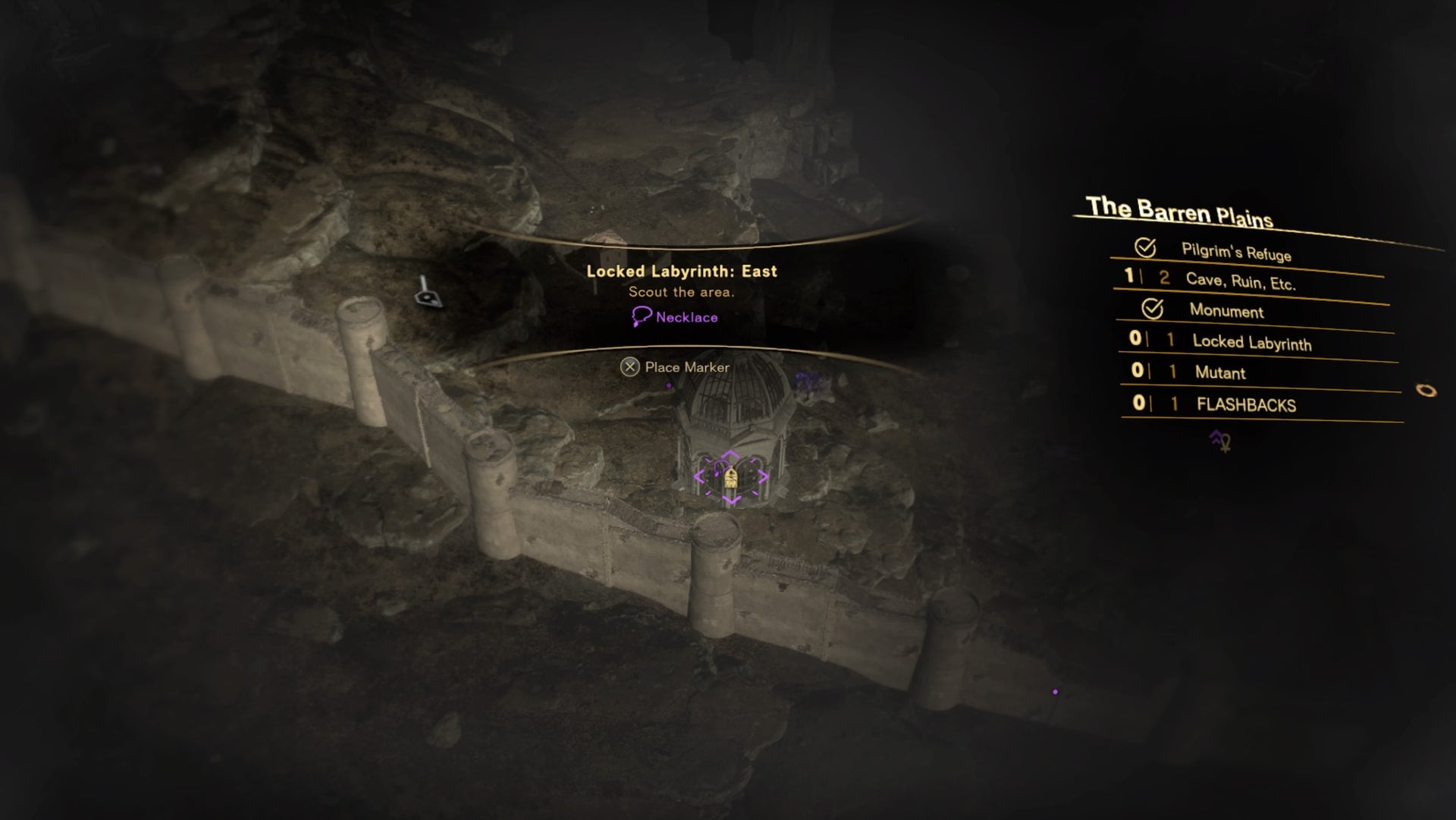
Task: Click the purple Necklace reward icon
Action: (x=641, y=317)
